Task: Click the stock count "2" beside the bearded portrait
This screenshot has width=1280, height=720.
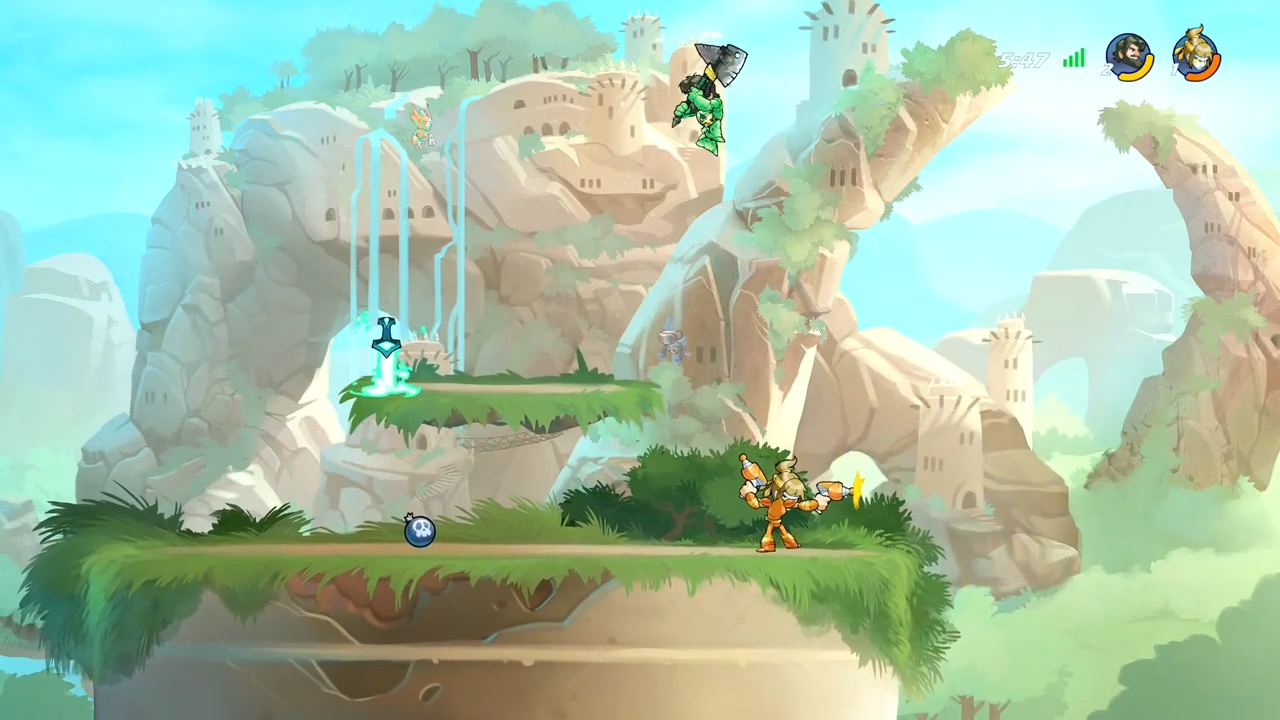Action: pos(1107,68)
